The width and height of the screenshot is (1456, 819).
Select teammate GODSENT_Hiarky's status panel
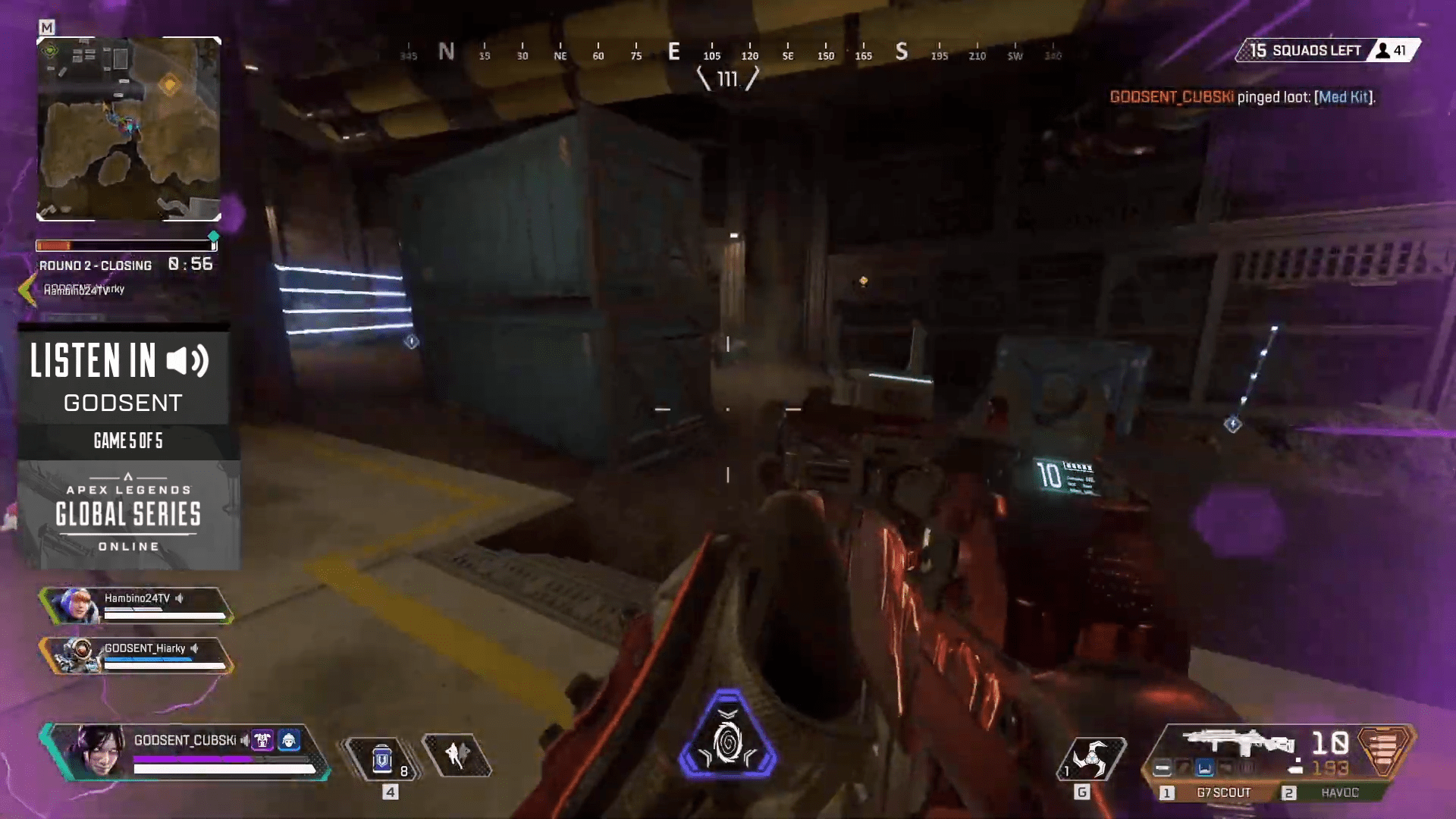tap(138, 656)
